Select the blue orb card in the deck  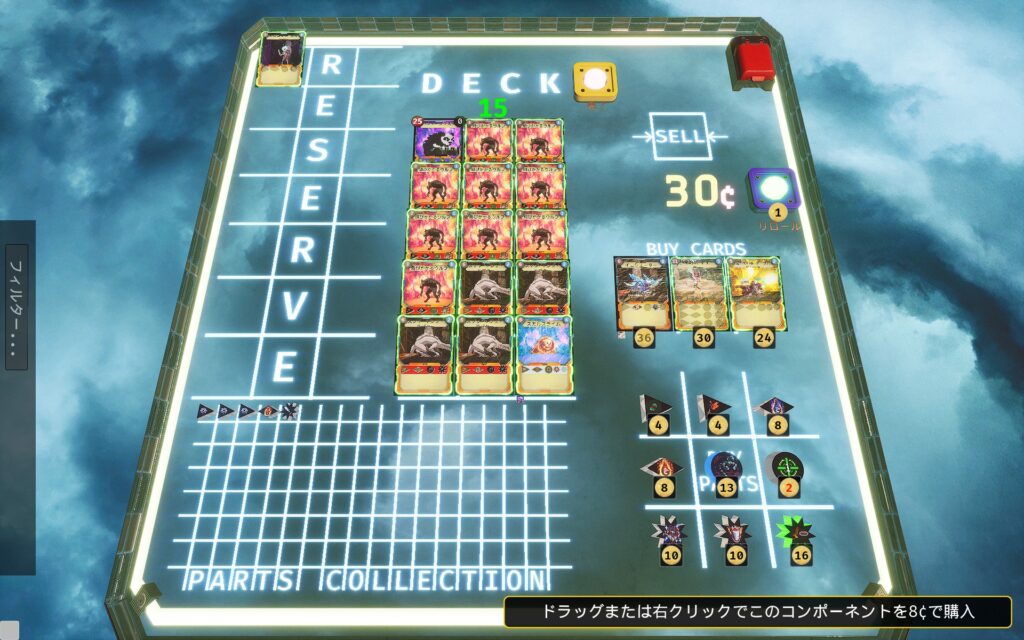[x=545, y=351]
